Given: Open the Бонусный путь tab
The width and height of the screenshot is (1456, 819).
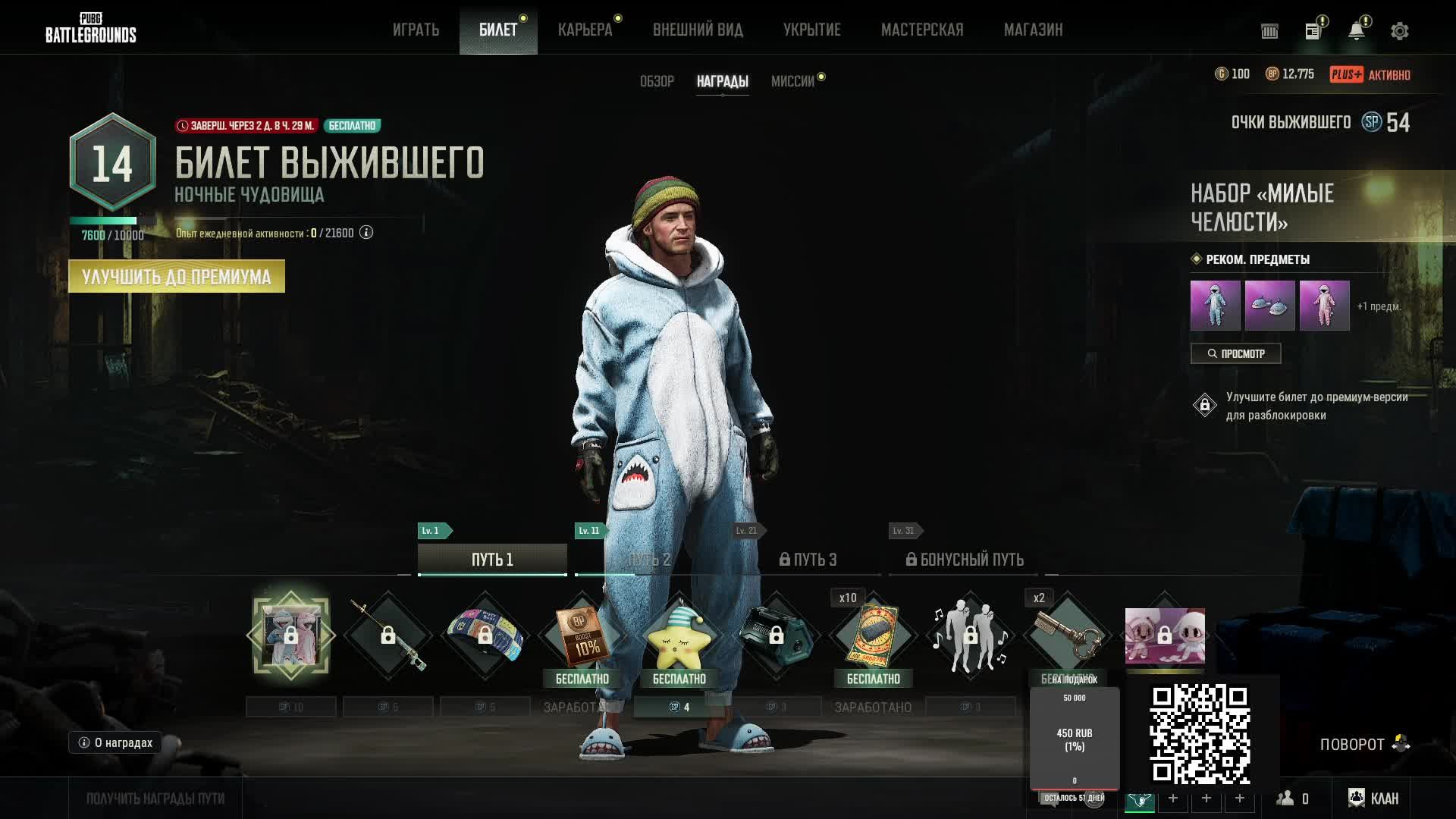Looking at the screenshot, I should tap(965, 560).
